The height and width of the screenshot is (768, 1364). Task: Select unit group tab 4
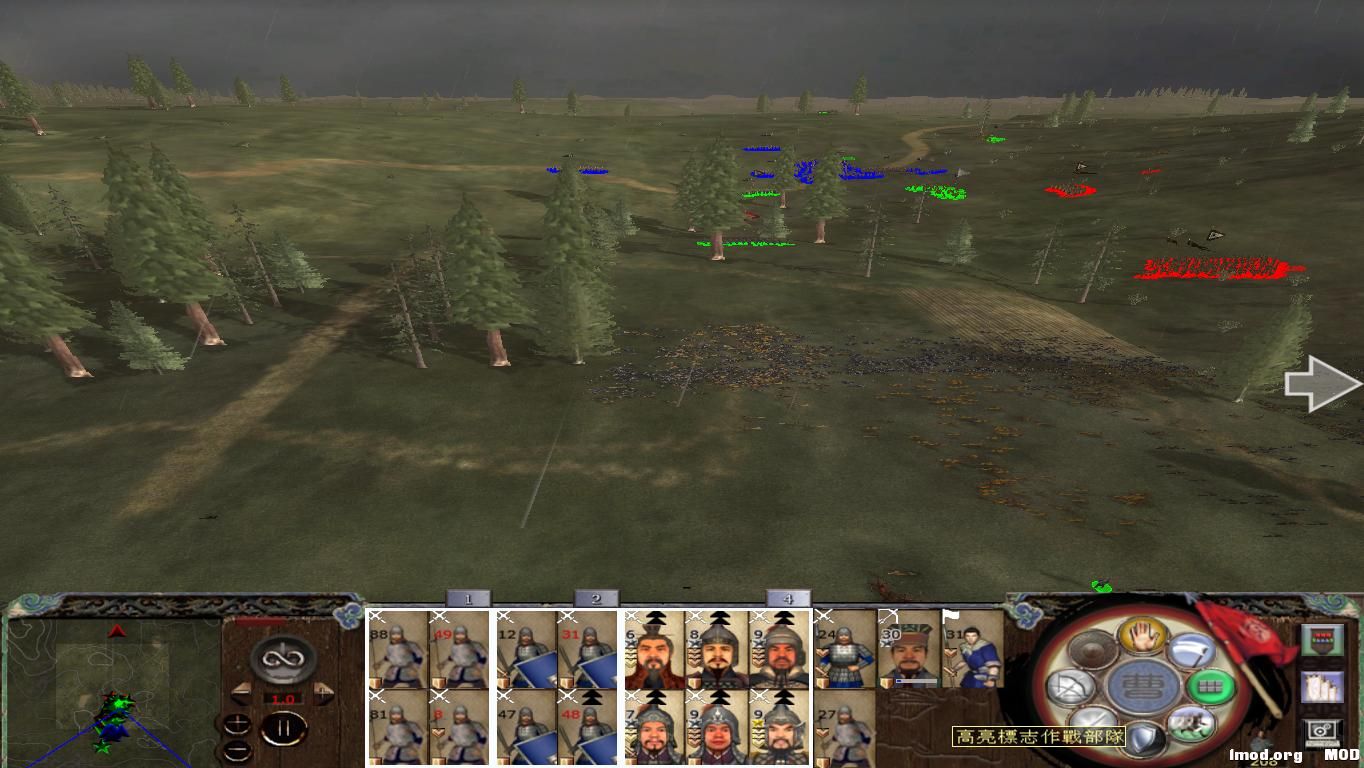tap(788, 597)
